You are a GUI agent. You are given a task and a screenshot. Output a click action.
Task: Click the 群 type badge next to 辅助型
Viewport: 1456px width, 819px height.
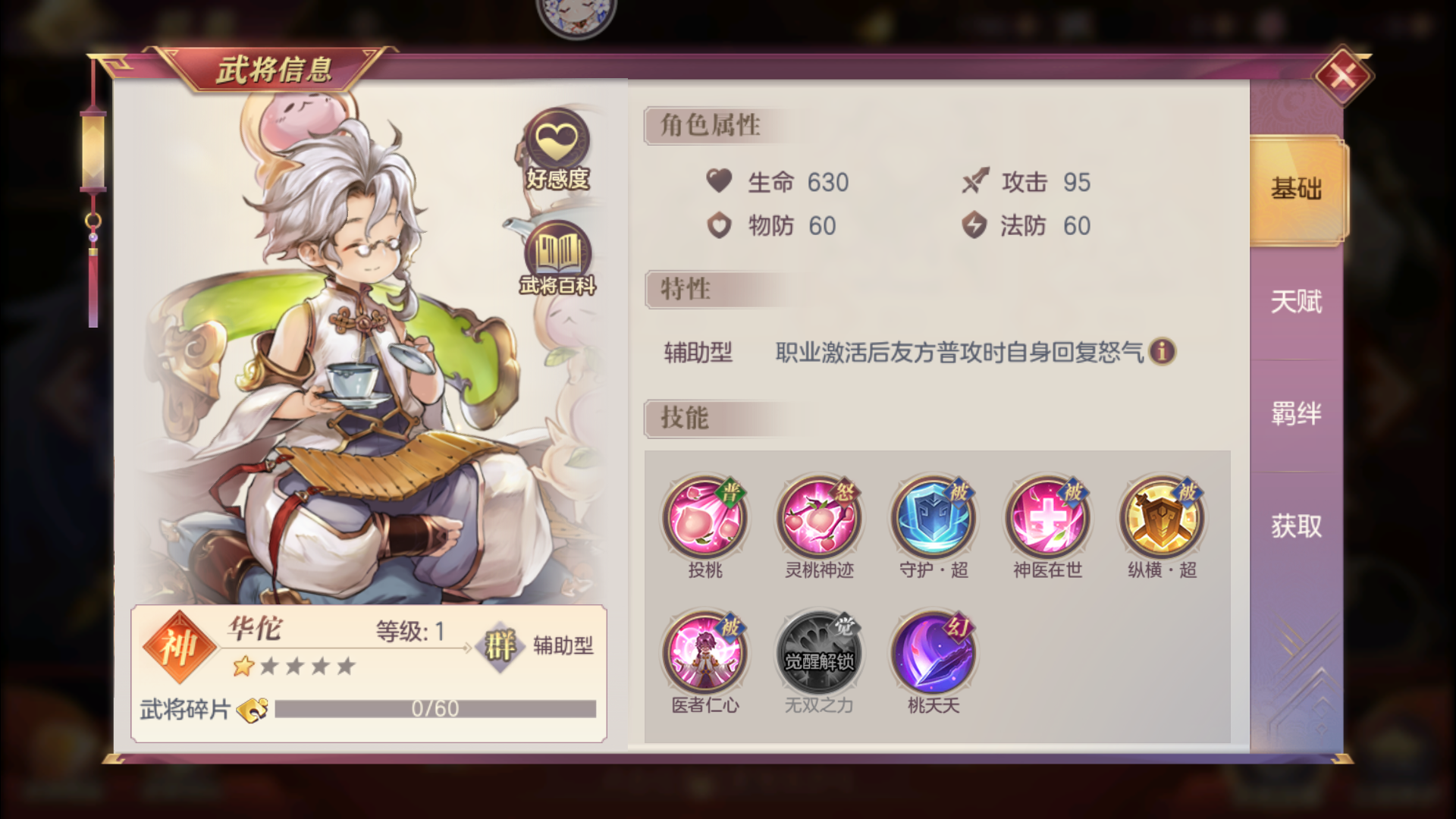500,648
